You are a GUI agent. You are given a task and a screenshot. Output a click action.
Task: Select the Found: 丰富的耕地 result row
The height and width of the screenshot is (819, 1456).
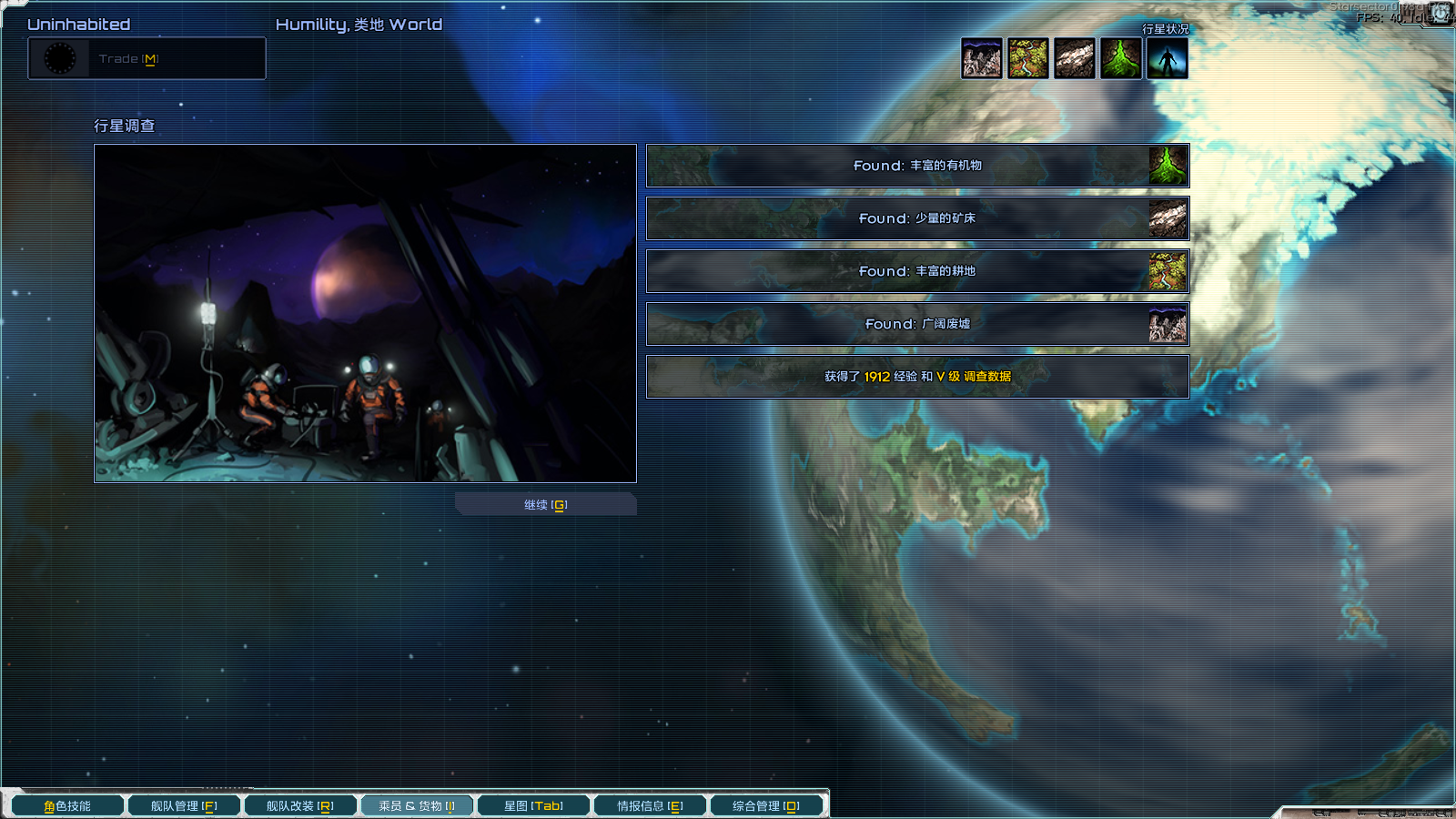pos(917,271)
